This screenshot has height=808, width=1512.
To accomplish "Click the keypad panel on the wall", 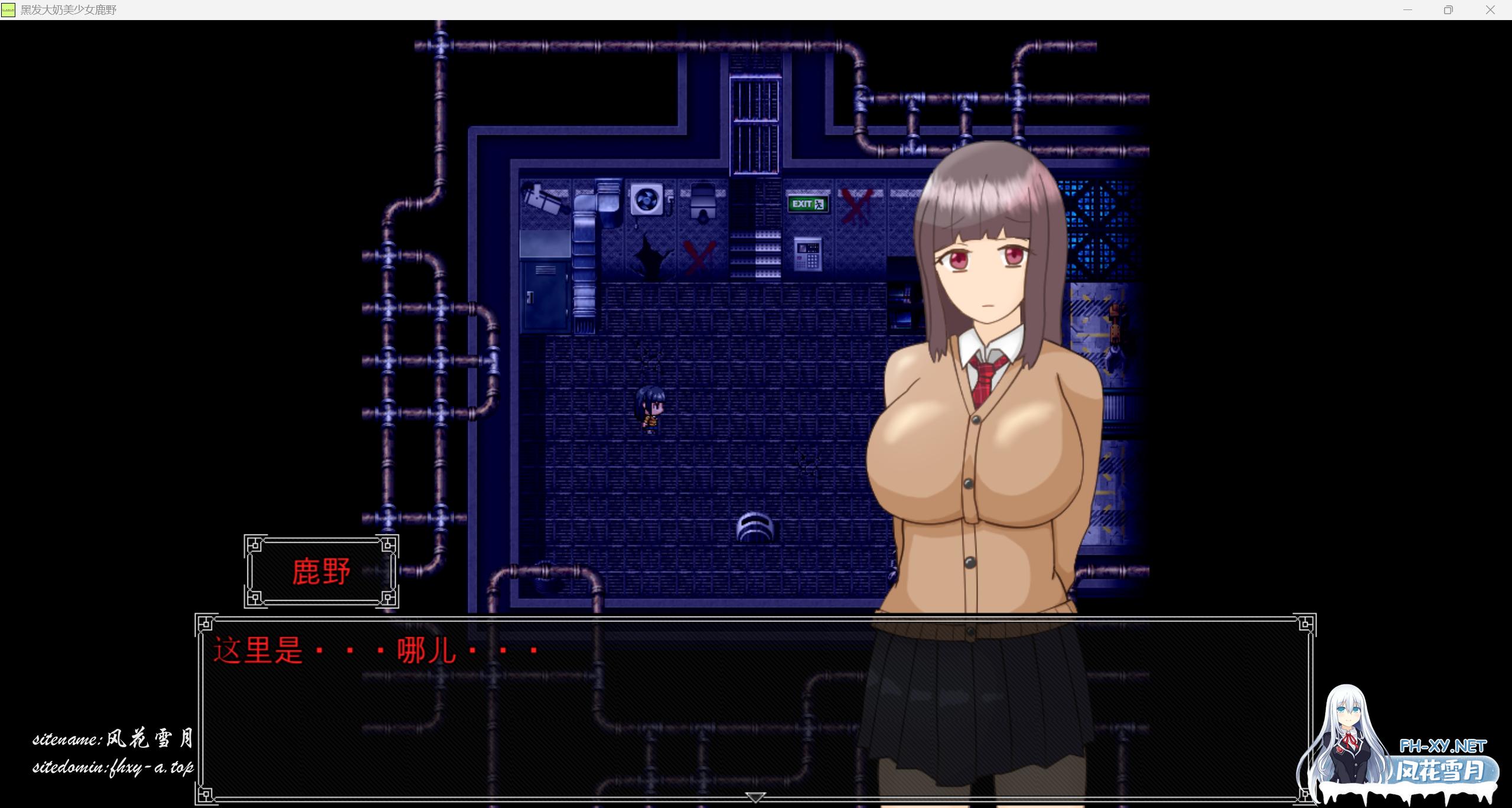I will pyautogui.click(x=807, y=254).
